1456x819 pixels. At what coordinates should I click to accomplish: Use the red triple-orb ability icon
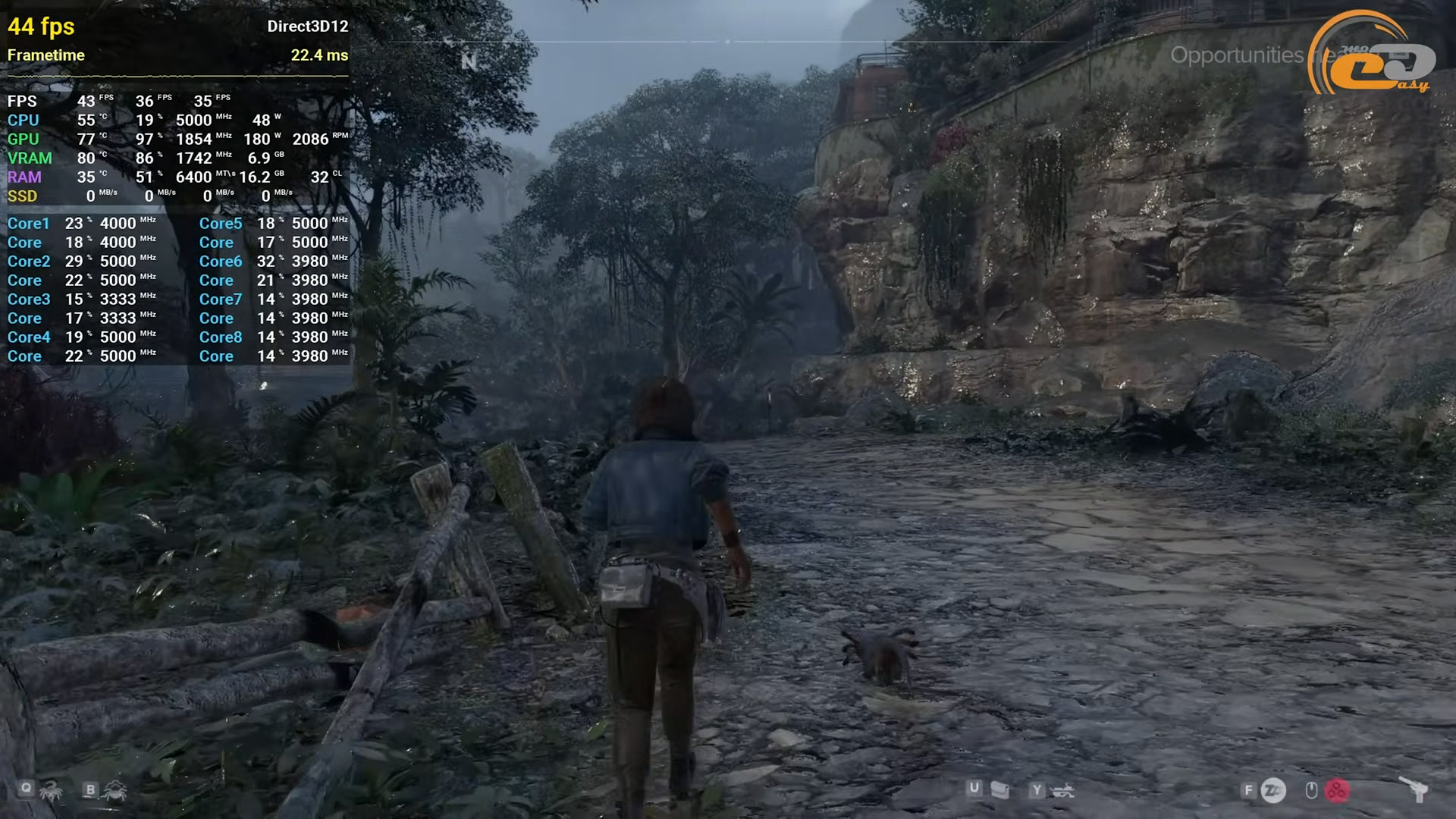(1337, 791)
